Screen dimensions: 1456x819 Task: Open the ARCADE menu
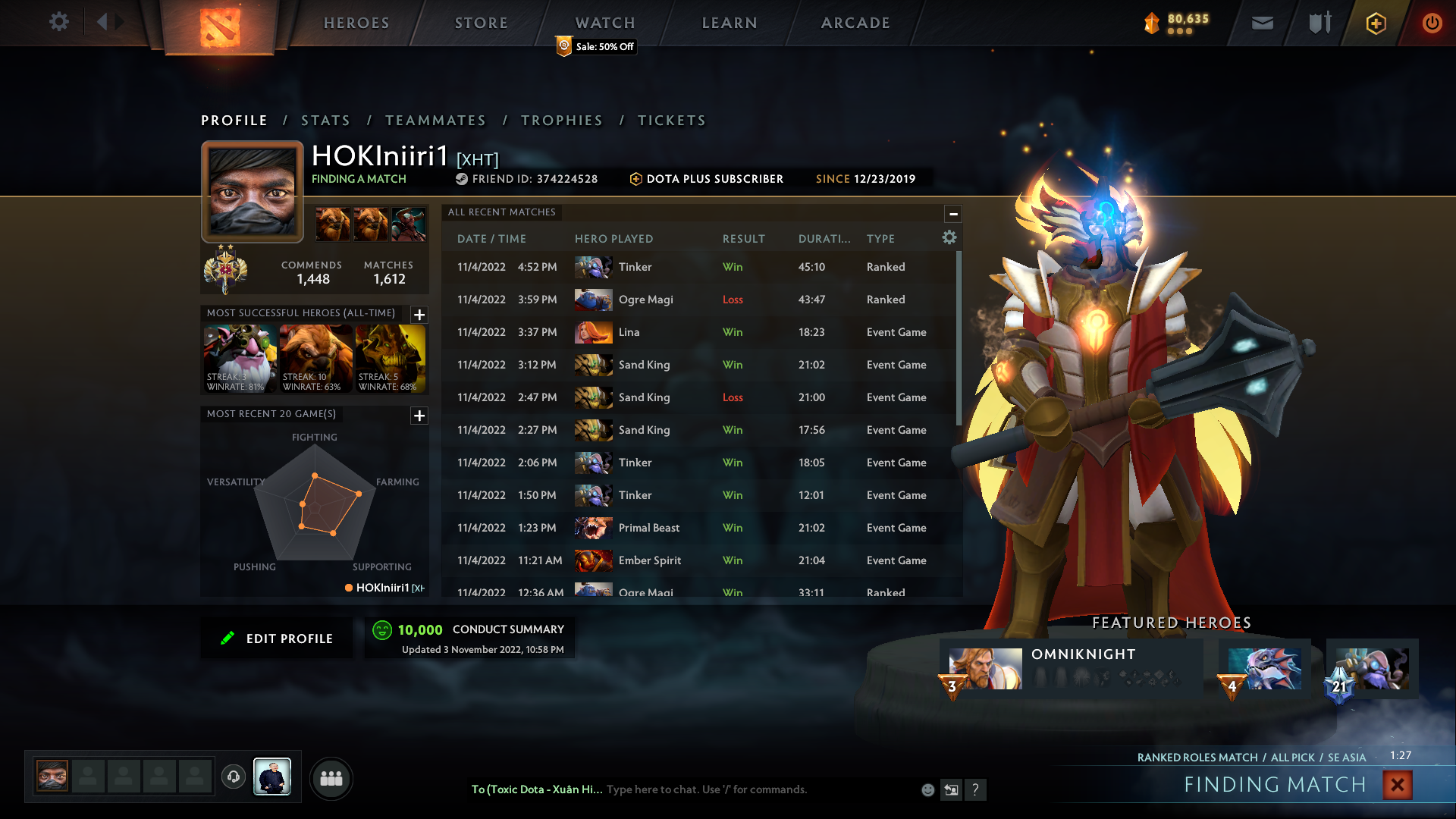pos(855,23)
